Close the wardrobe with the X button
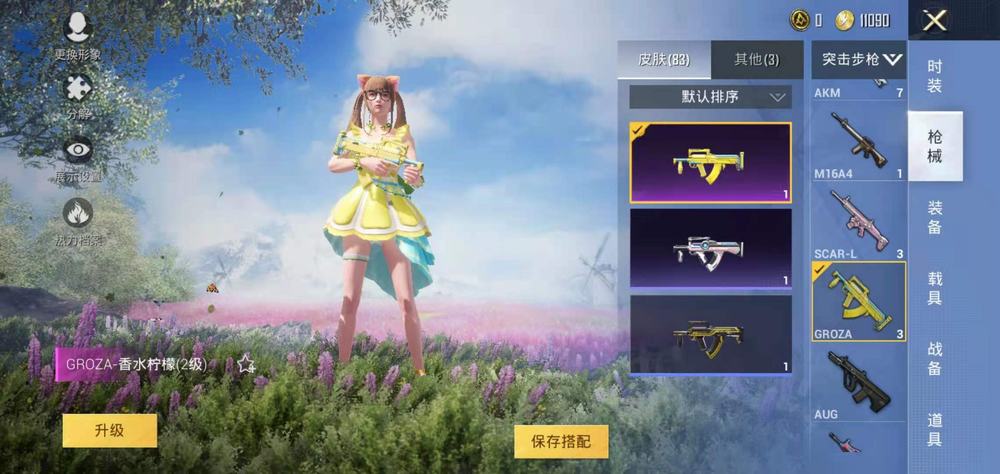The width and height of the screenshot is (1000, 474). point(935,21)
